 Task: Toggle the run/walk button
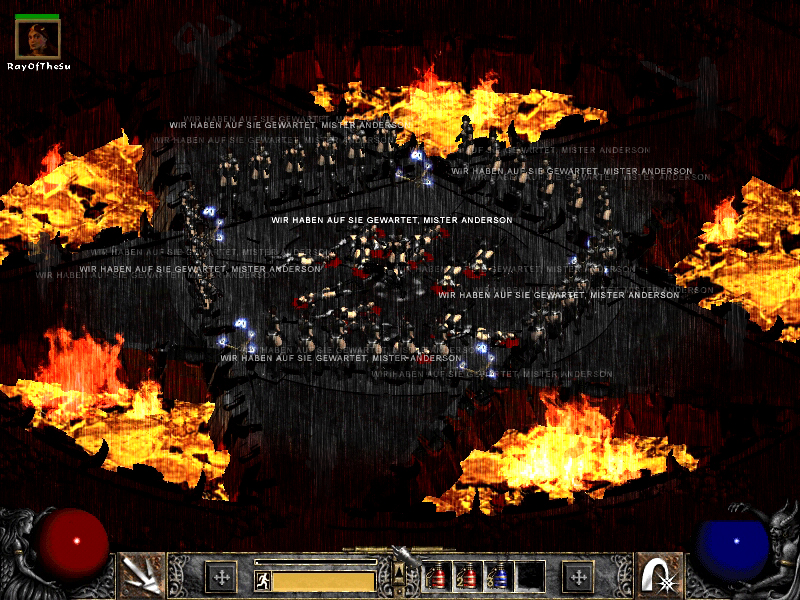click(262, 580)
